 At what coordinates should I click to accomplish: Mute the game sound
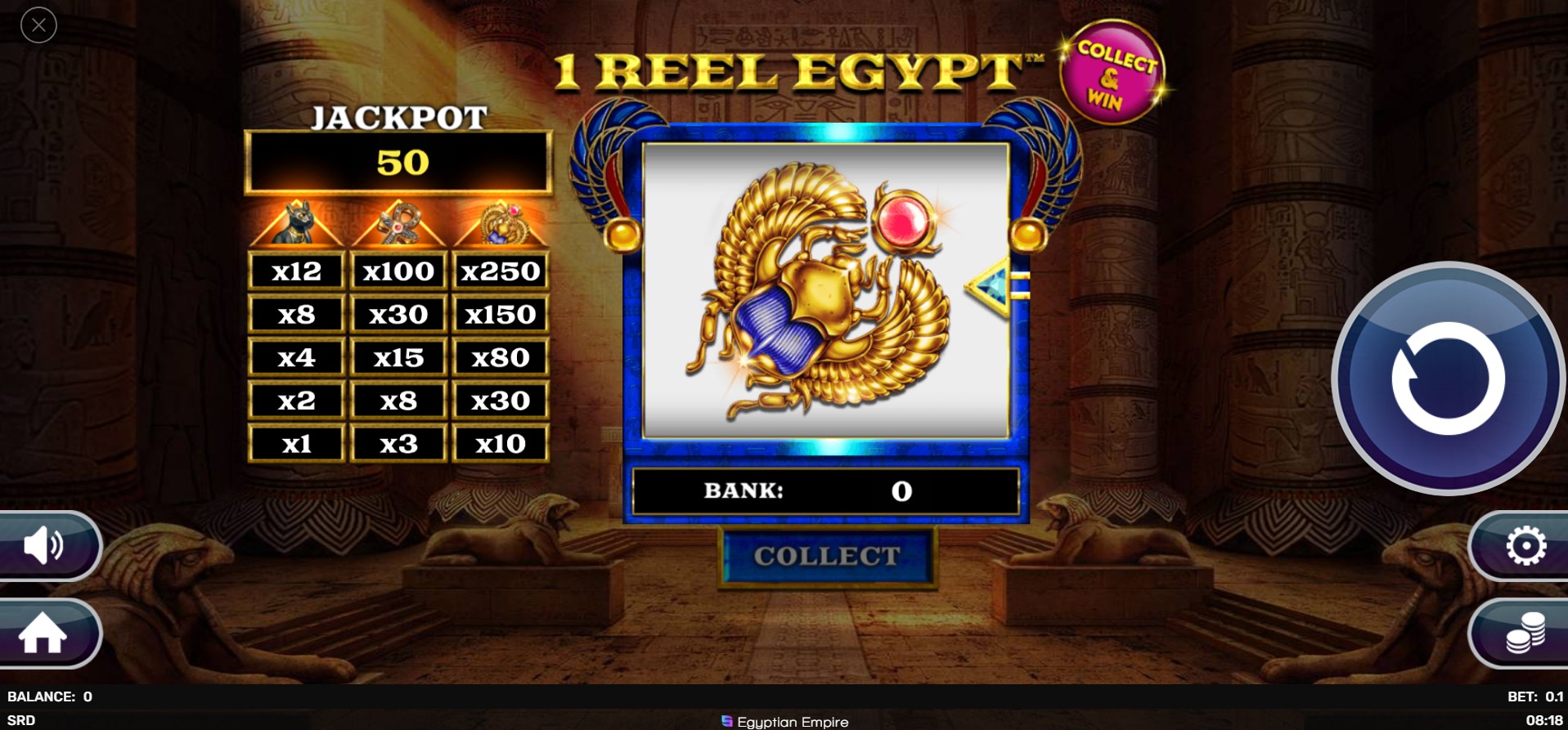(47, 546)
